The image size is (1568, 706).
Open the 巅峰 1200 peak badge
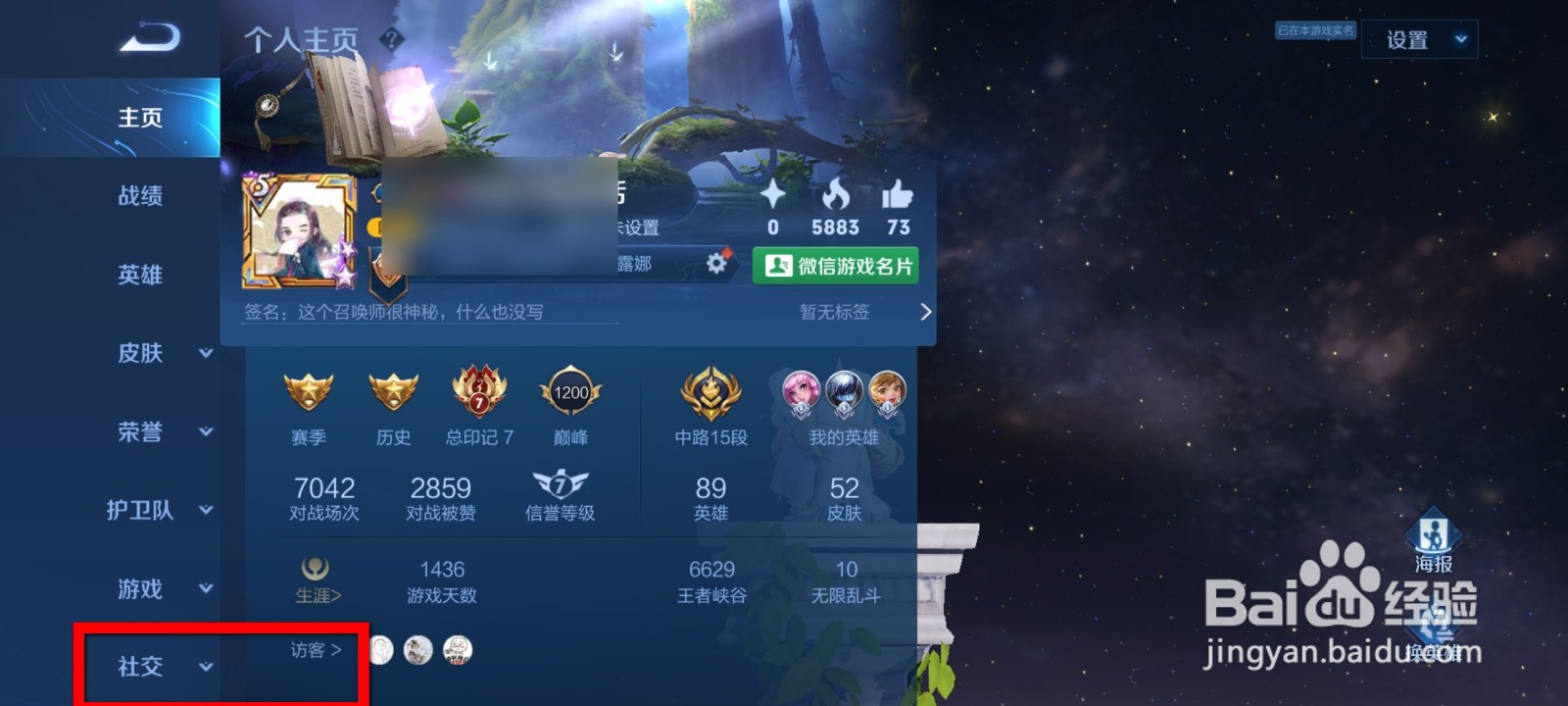tap(569, 392)
